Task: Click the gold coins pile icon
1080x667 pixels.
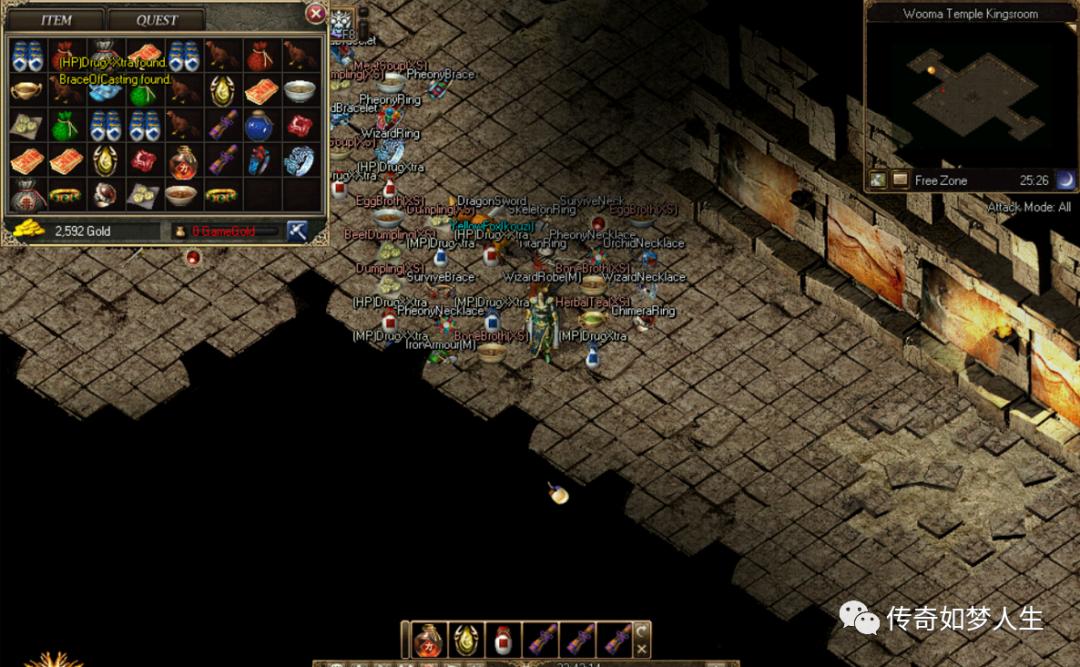Action: [27, 230]
